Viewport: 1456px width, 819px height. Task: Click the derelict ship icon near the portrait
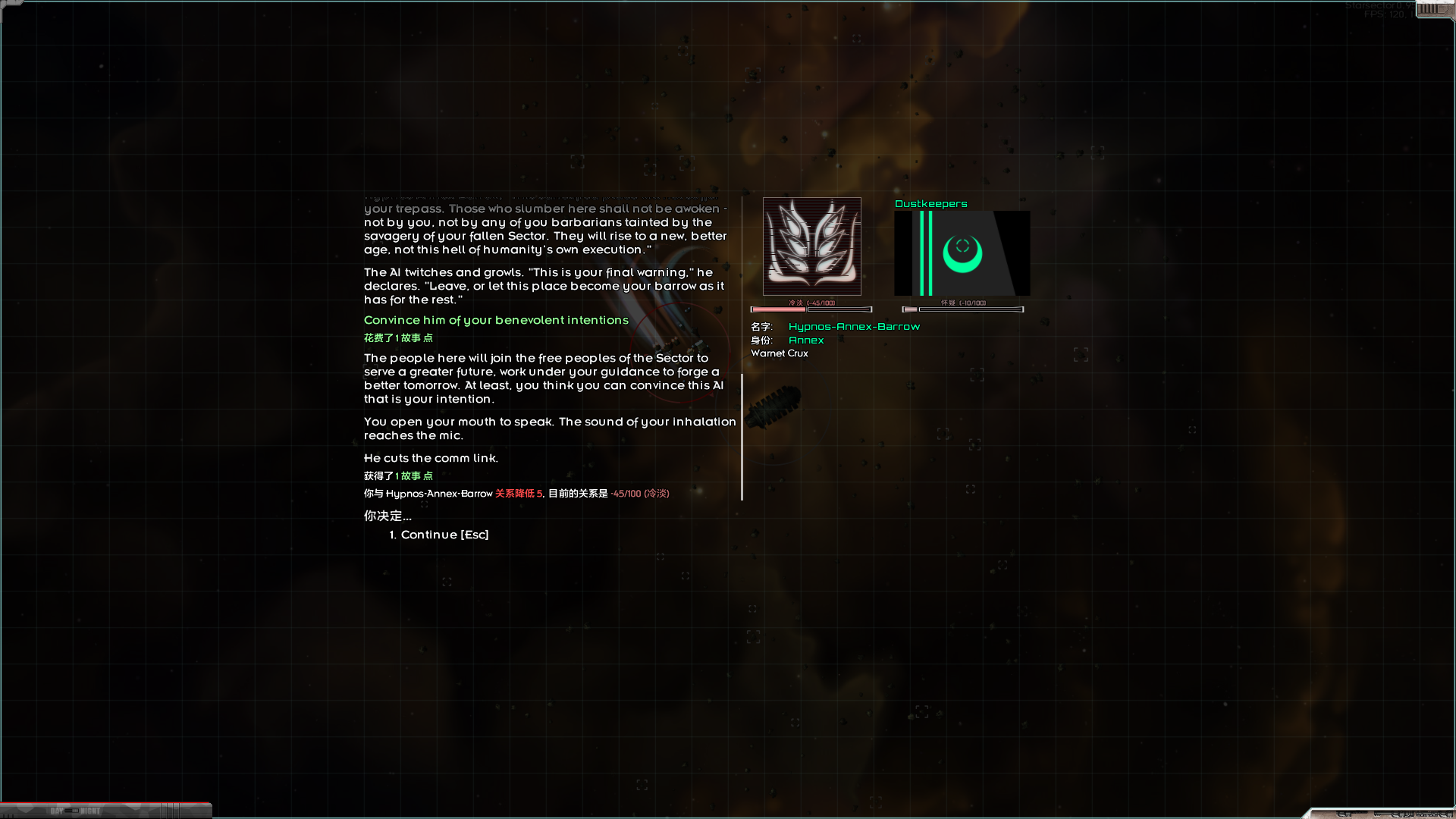[773, 409]
